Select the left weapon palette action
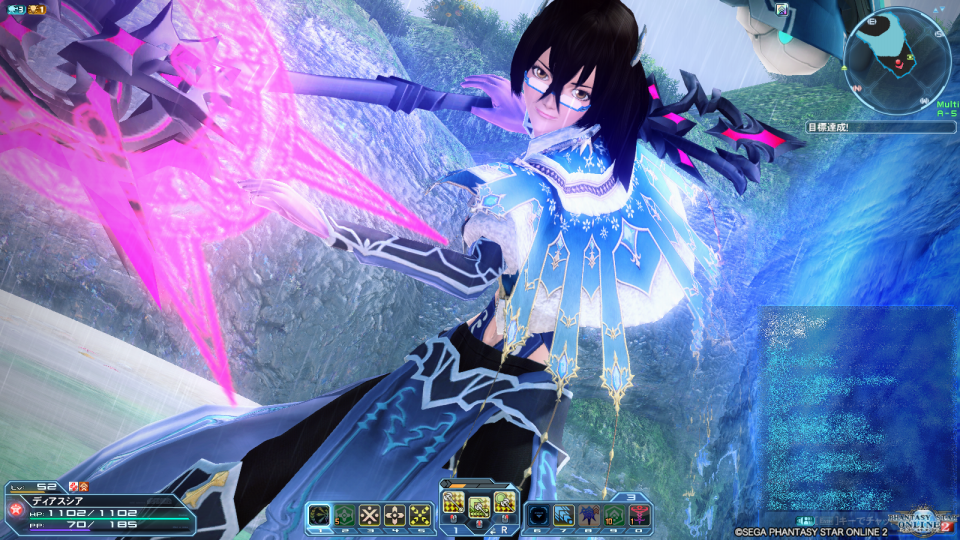Image resolution: width=960 pixels, height=540 pixels. [x=453, y=503]
